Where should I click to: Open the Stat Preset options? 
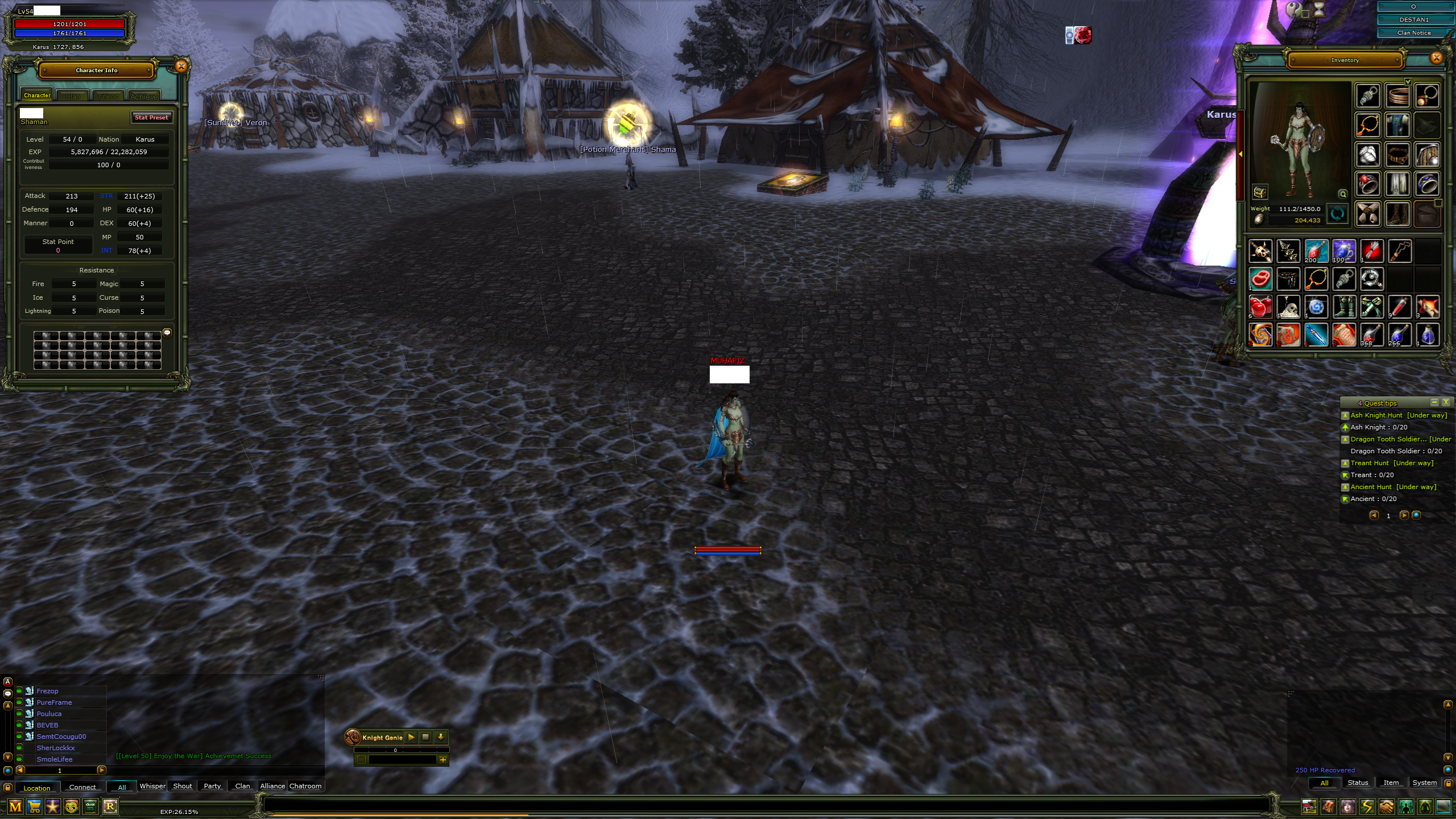(151, 118)
